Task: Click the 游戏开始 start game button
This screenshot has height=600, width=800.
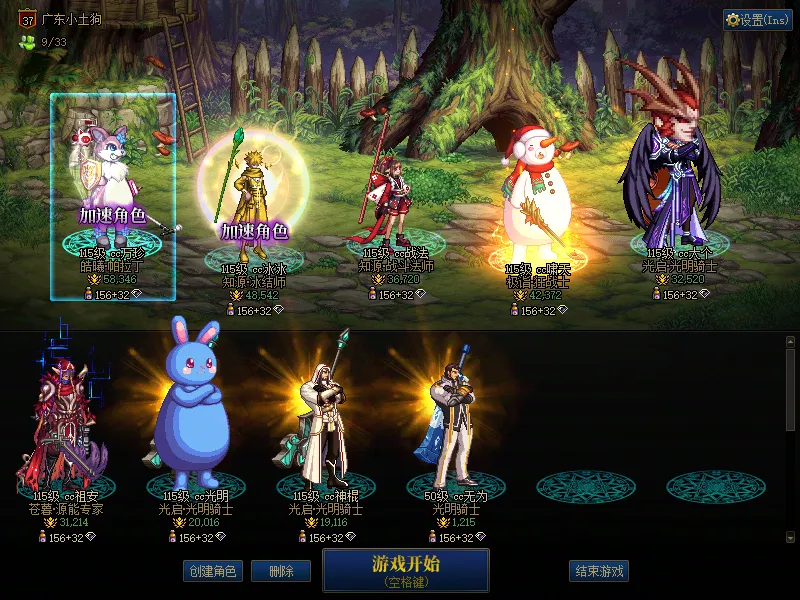Action: click(405, 569)
